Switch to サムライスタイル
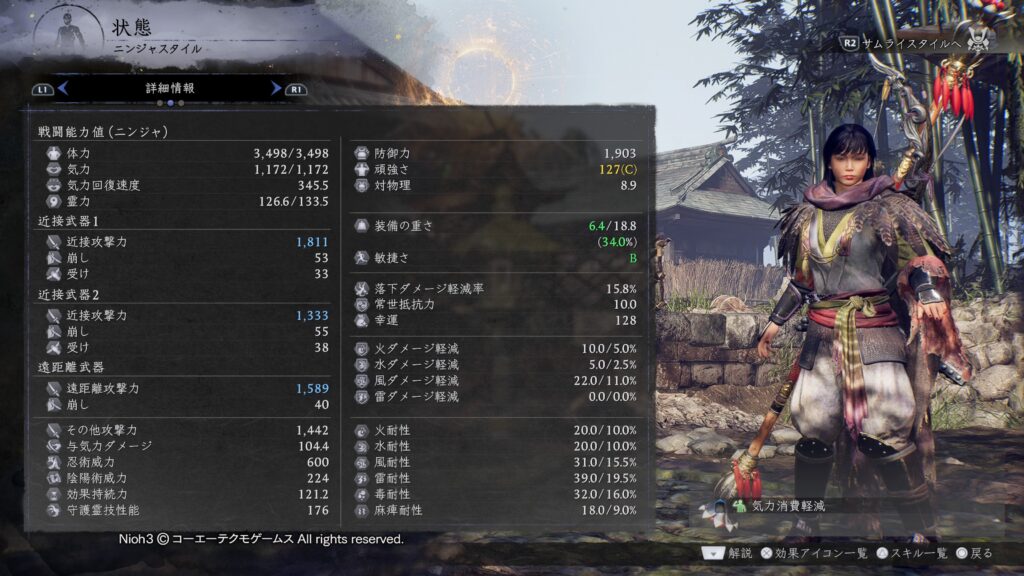Viewport: 1024px width, 576px height. pos(900,43)
